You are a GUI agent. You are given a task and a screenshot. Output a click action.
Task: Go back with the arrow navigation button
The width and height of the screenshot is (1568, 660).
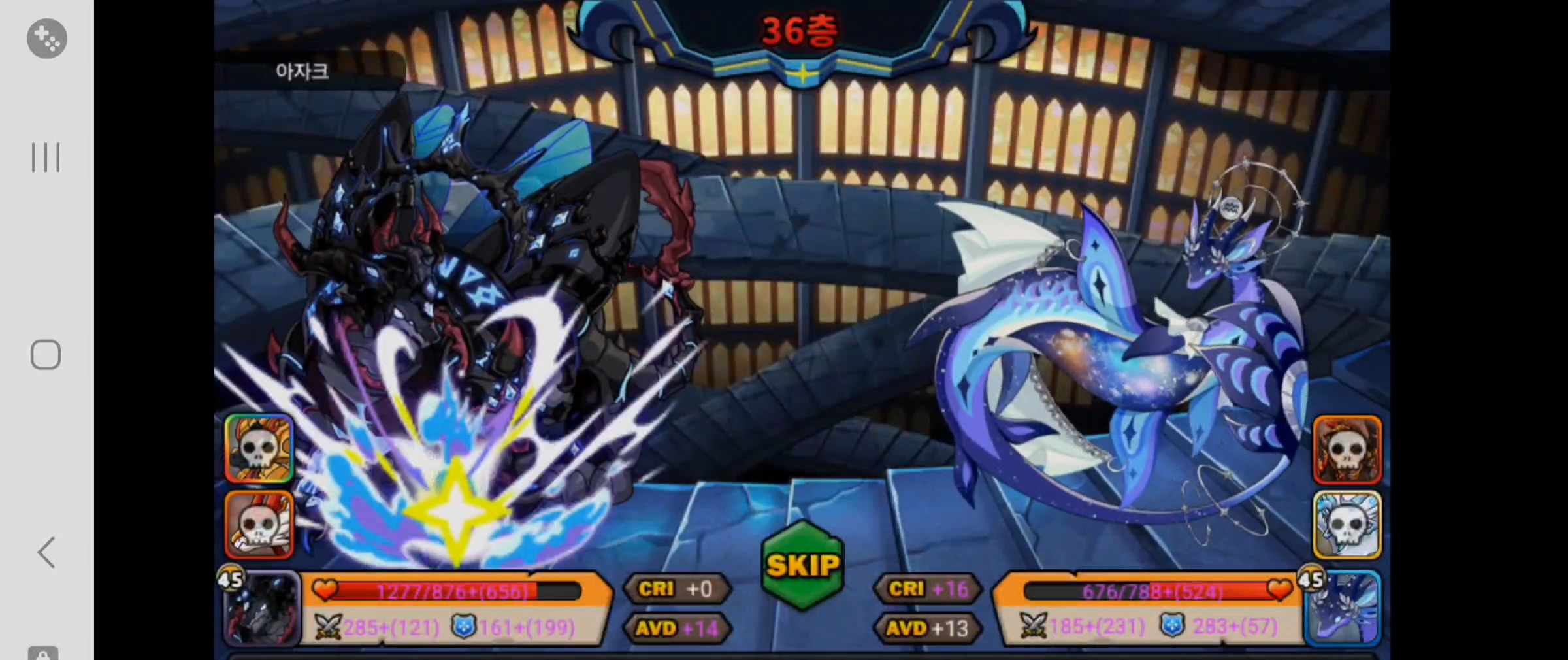tap(46, 553)
